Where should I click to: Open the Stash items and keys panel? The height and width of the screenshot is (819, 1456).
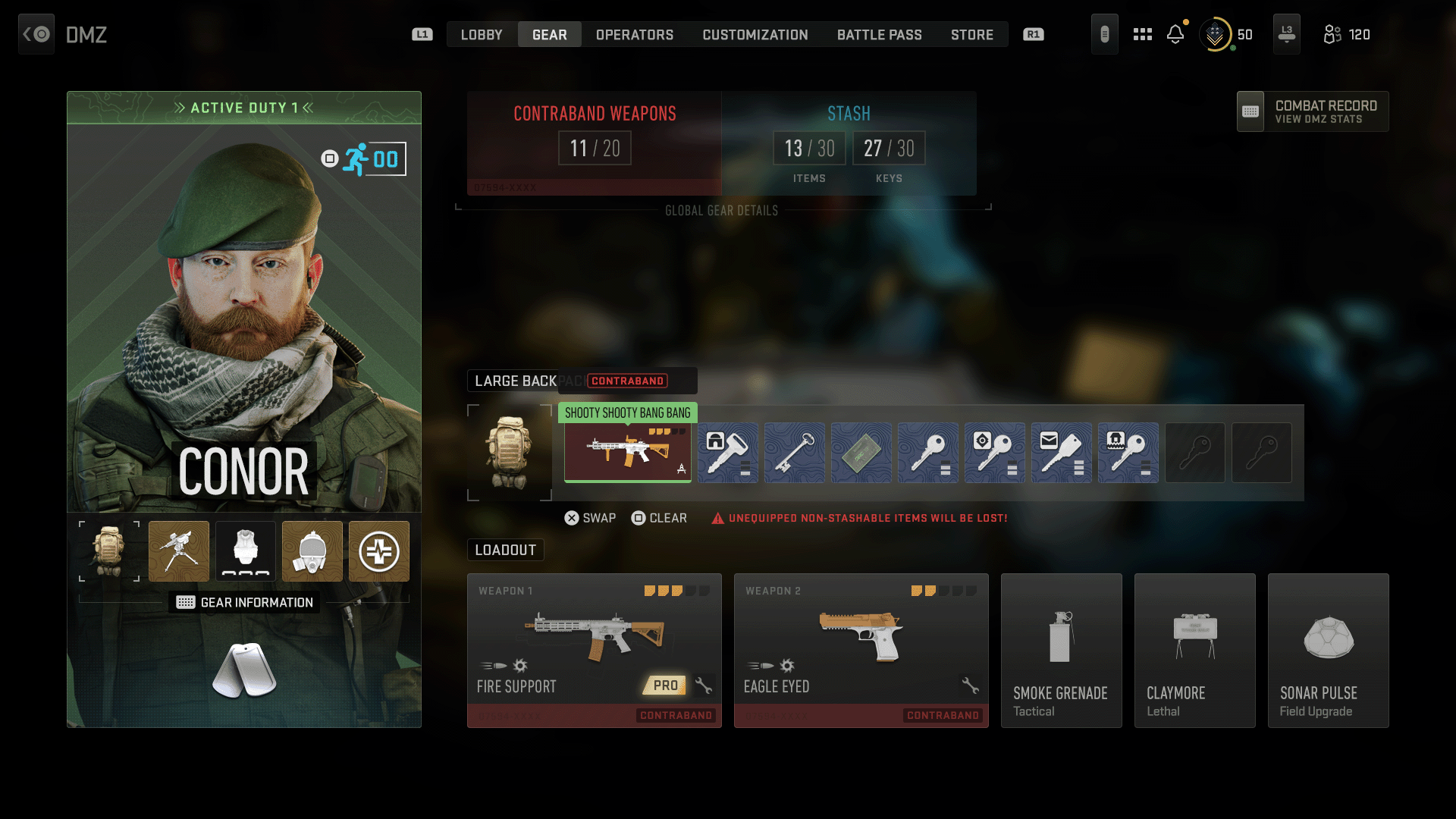849,143
